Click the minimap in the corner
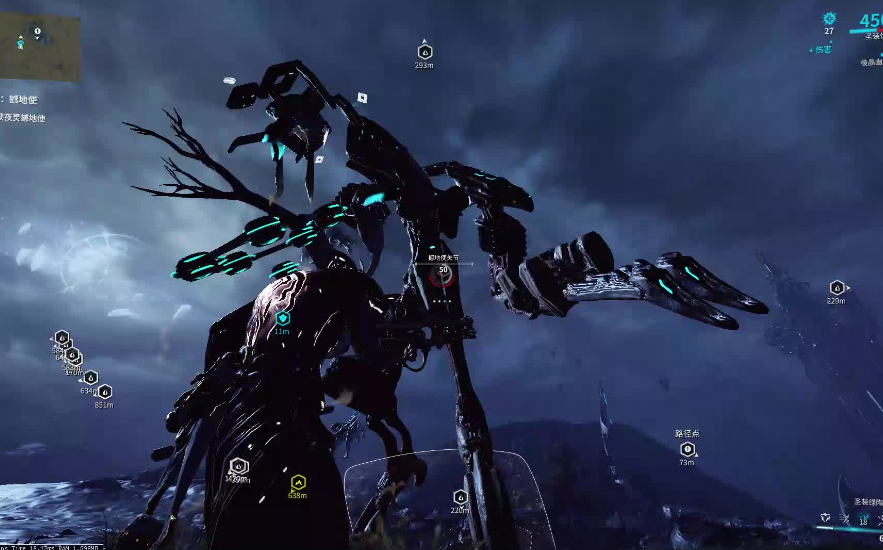This screenshot has height=550, width=883. 39,47
